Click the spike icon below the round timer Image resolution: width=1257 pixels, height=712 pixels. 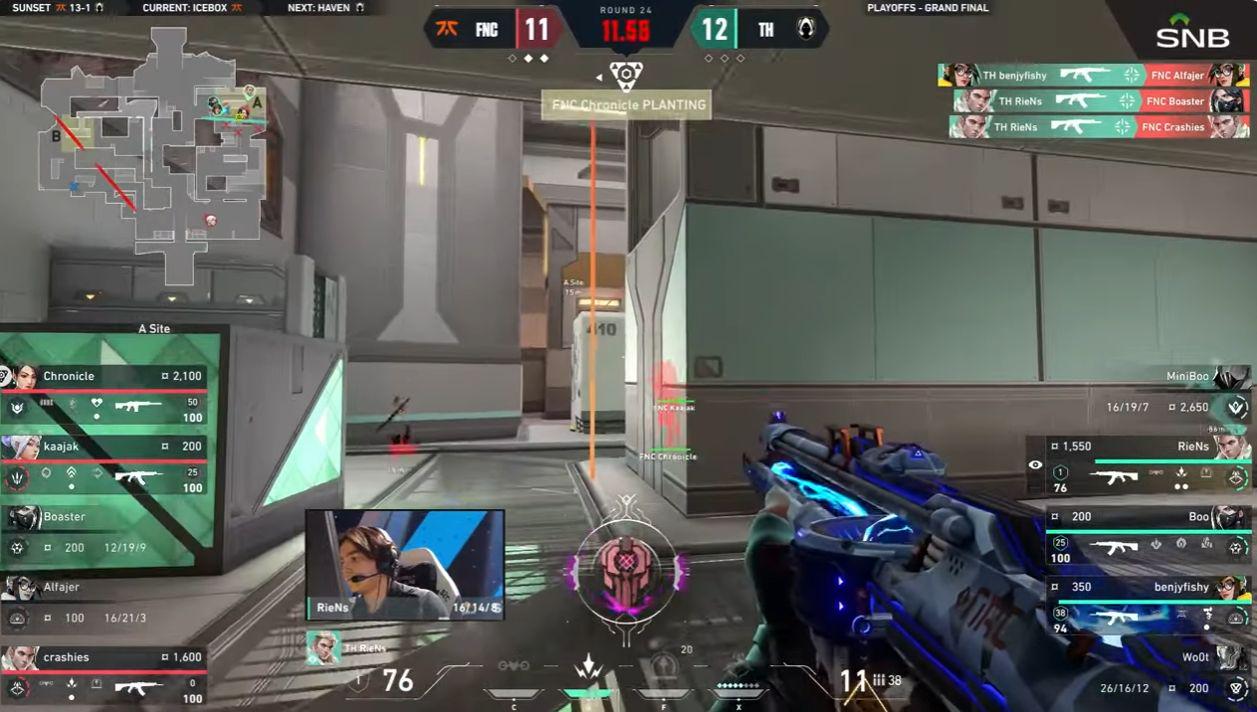(x=626, y=73)
